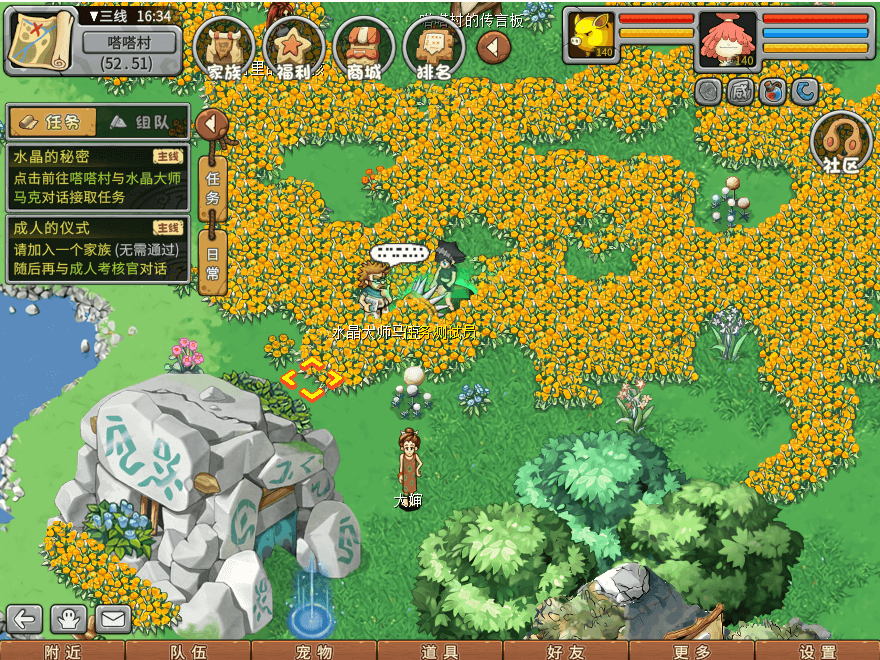Open the 社区 (Community) button
The width and height of the screenshot is (880, 660).
click(x=841, y=143)
